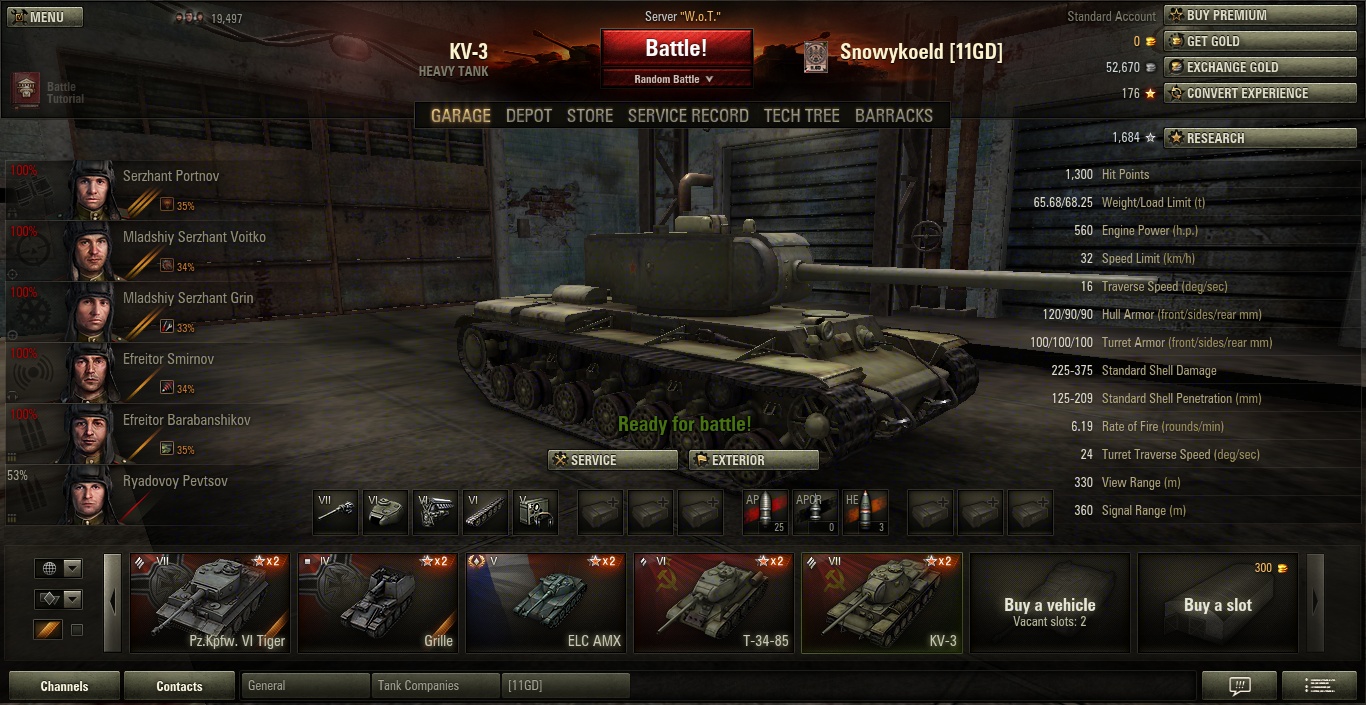Open the Exterior customization button
The image size is (1366, 705).
coord(754,460)
